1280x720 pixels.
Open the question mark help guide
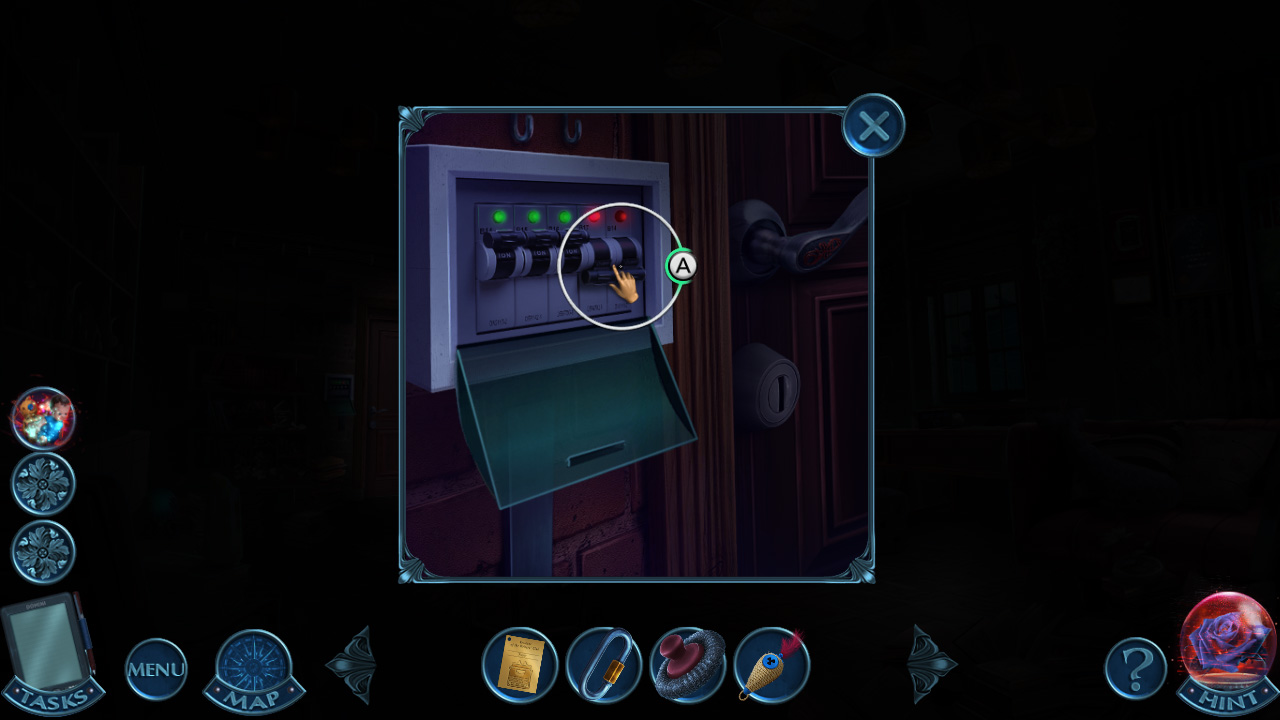pos(1135,668)
